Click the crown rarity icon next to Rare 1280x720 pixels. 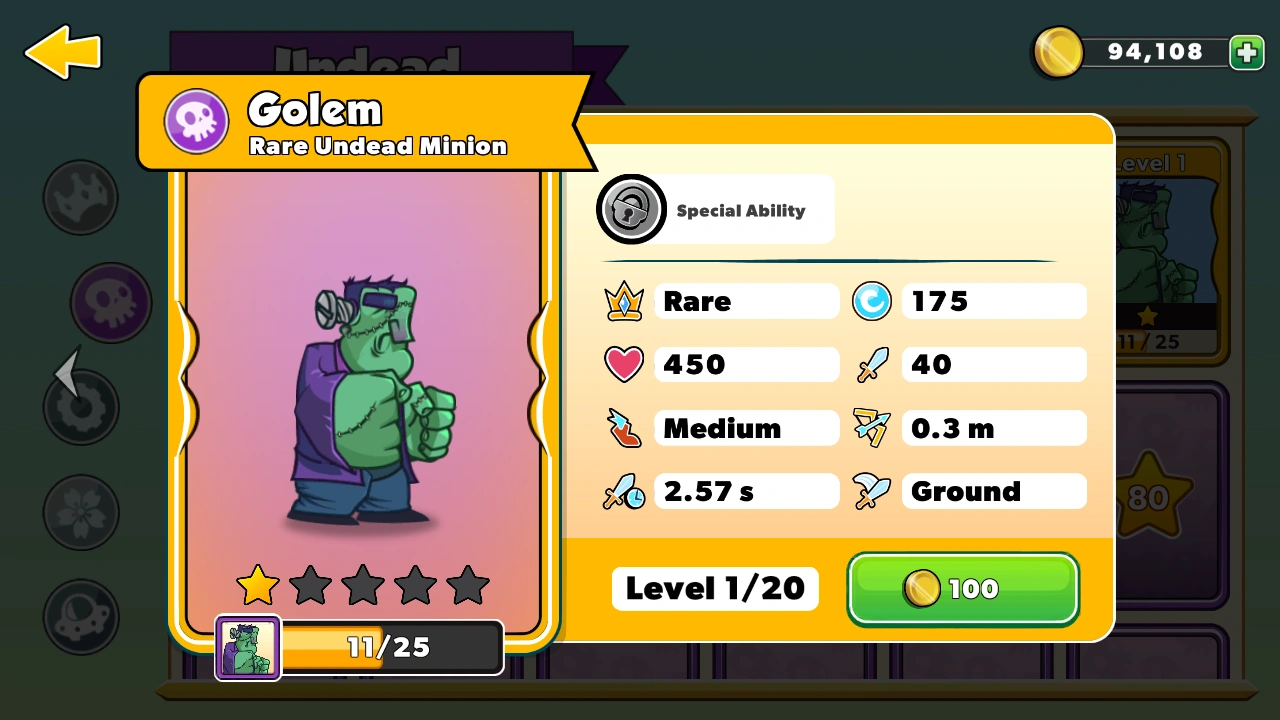click(624, 301)
